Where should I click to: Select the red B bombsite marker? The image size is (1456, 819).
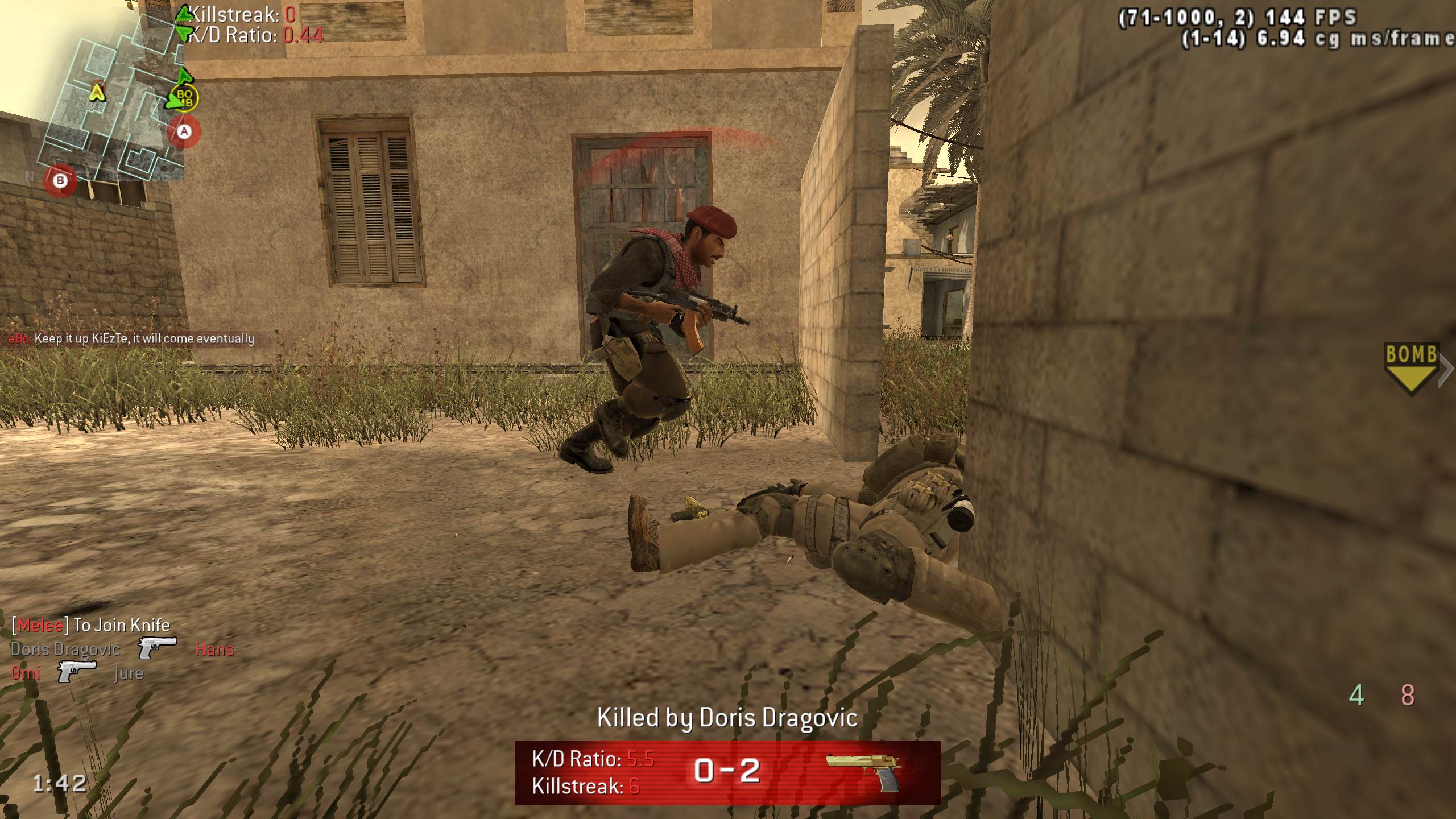[60, 181]
